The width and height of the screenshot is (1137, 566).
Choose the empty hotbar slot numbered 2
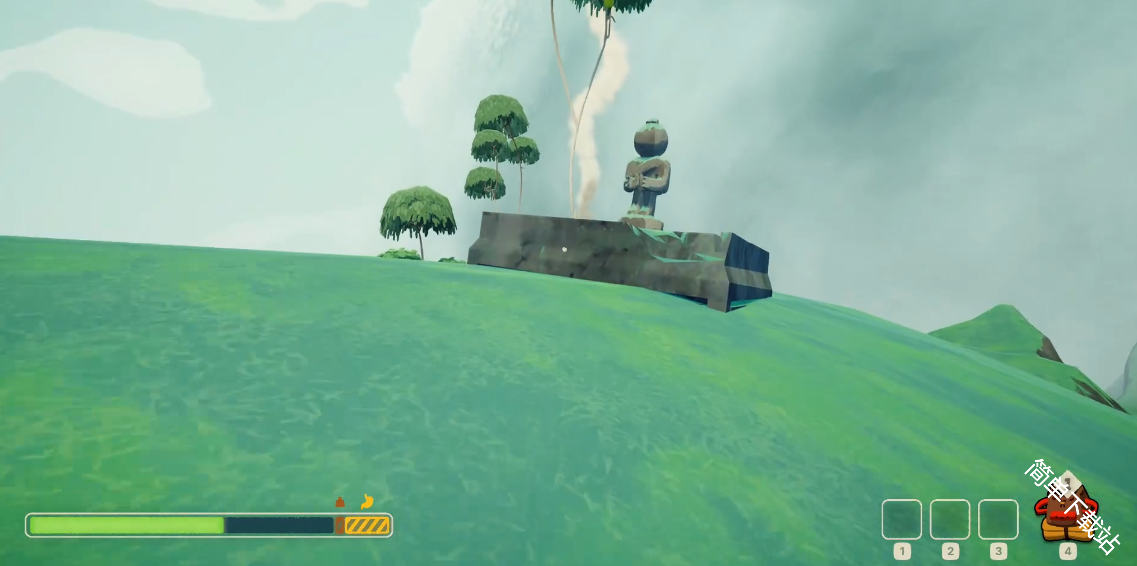(950, 520)
